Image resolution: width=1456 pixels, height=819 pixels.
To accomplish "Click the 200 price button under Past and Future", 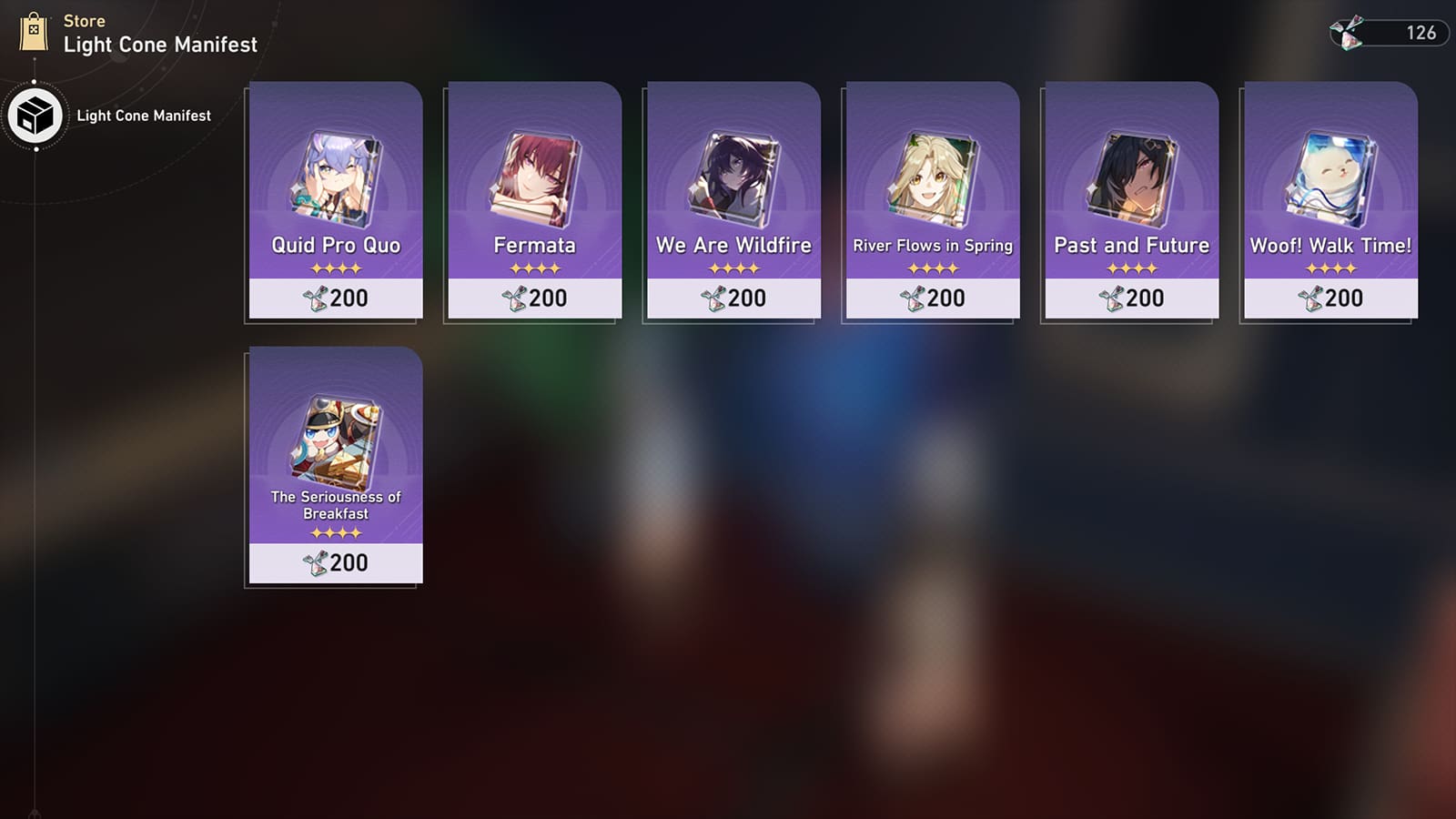I will coord(1130,298).
